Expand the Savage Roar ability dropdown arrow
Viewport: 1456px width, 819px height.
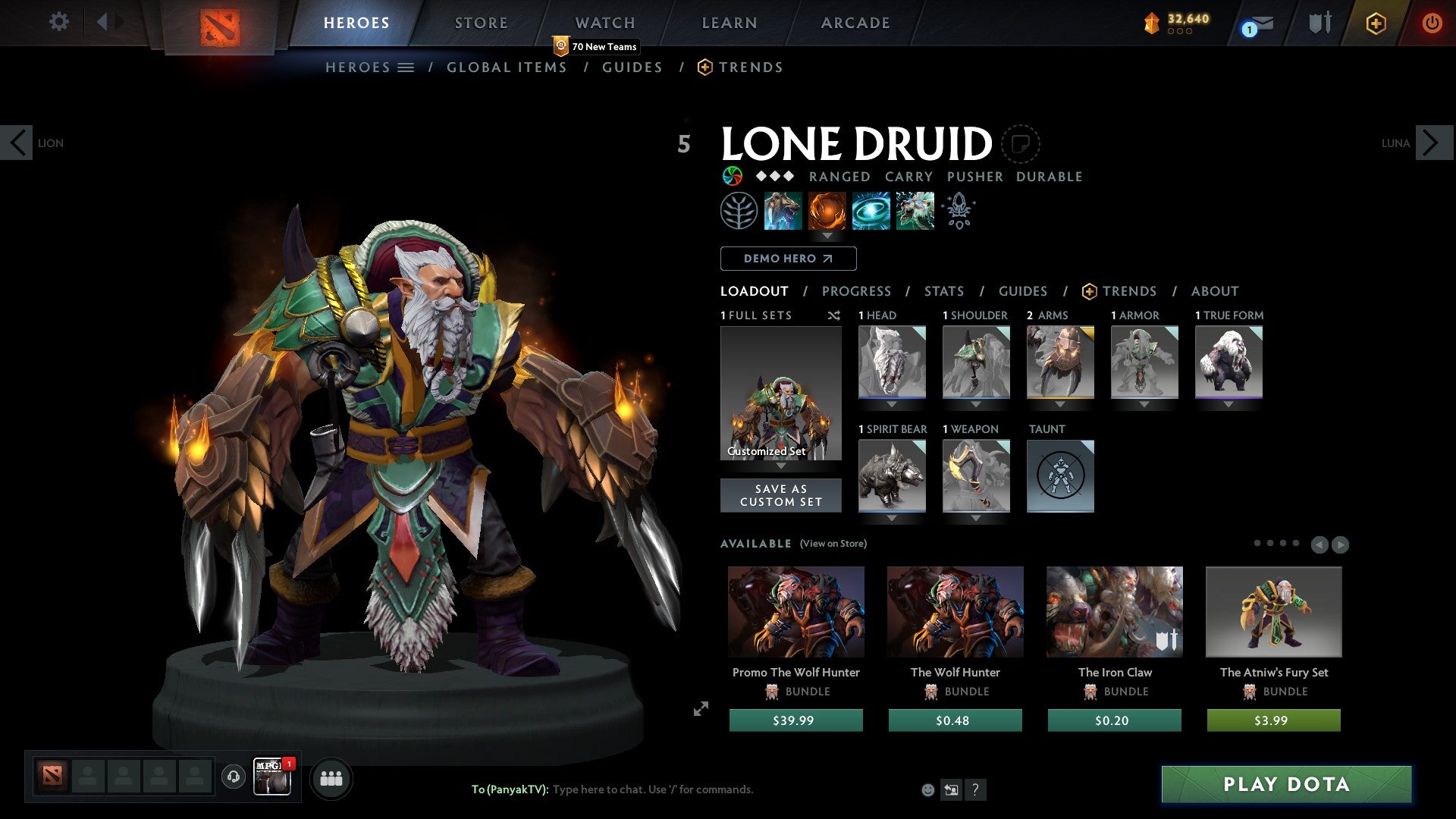827,236
